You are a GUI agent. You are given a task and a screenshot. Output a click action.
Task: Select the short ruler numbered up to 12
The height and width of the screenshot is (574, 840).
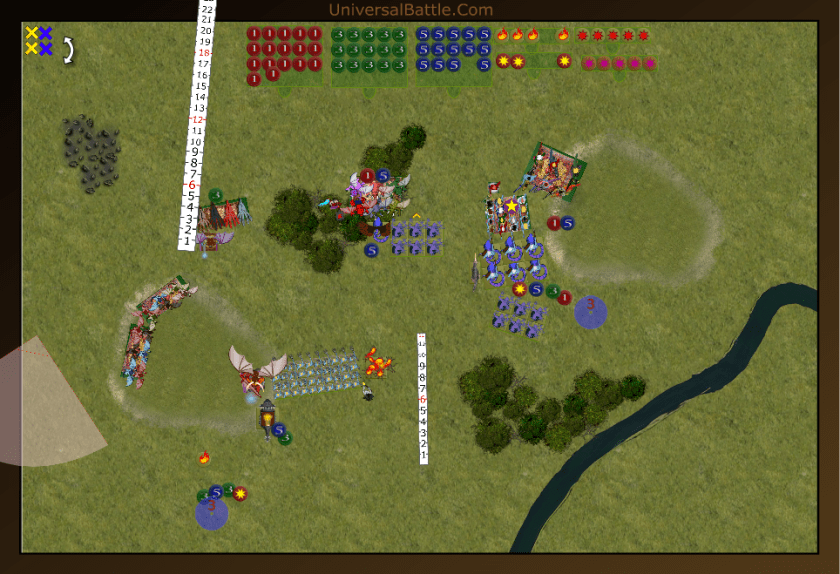click(x=422, y=400)
